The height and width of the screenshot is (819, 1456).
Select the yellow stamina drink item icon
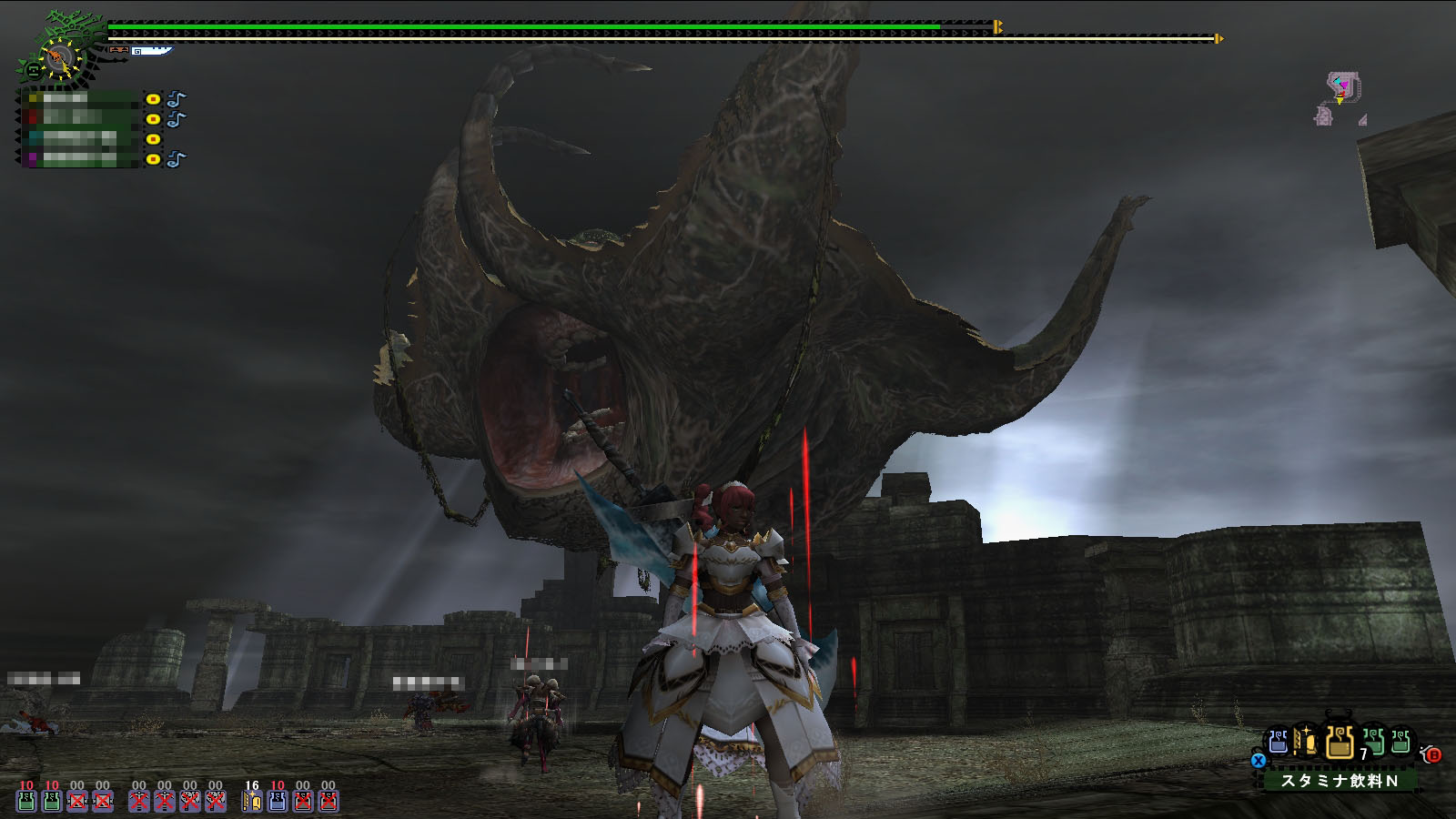click(x=1339, y=743)
